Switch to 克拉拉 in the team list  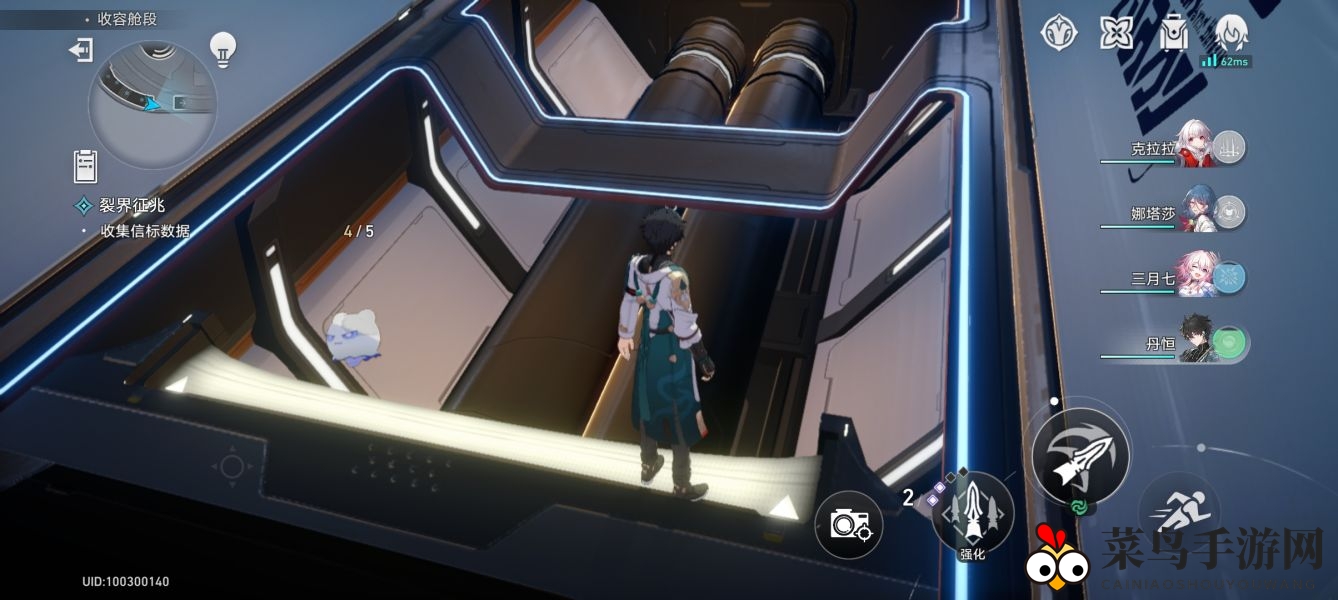[1199, 147]
